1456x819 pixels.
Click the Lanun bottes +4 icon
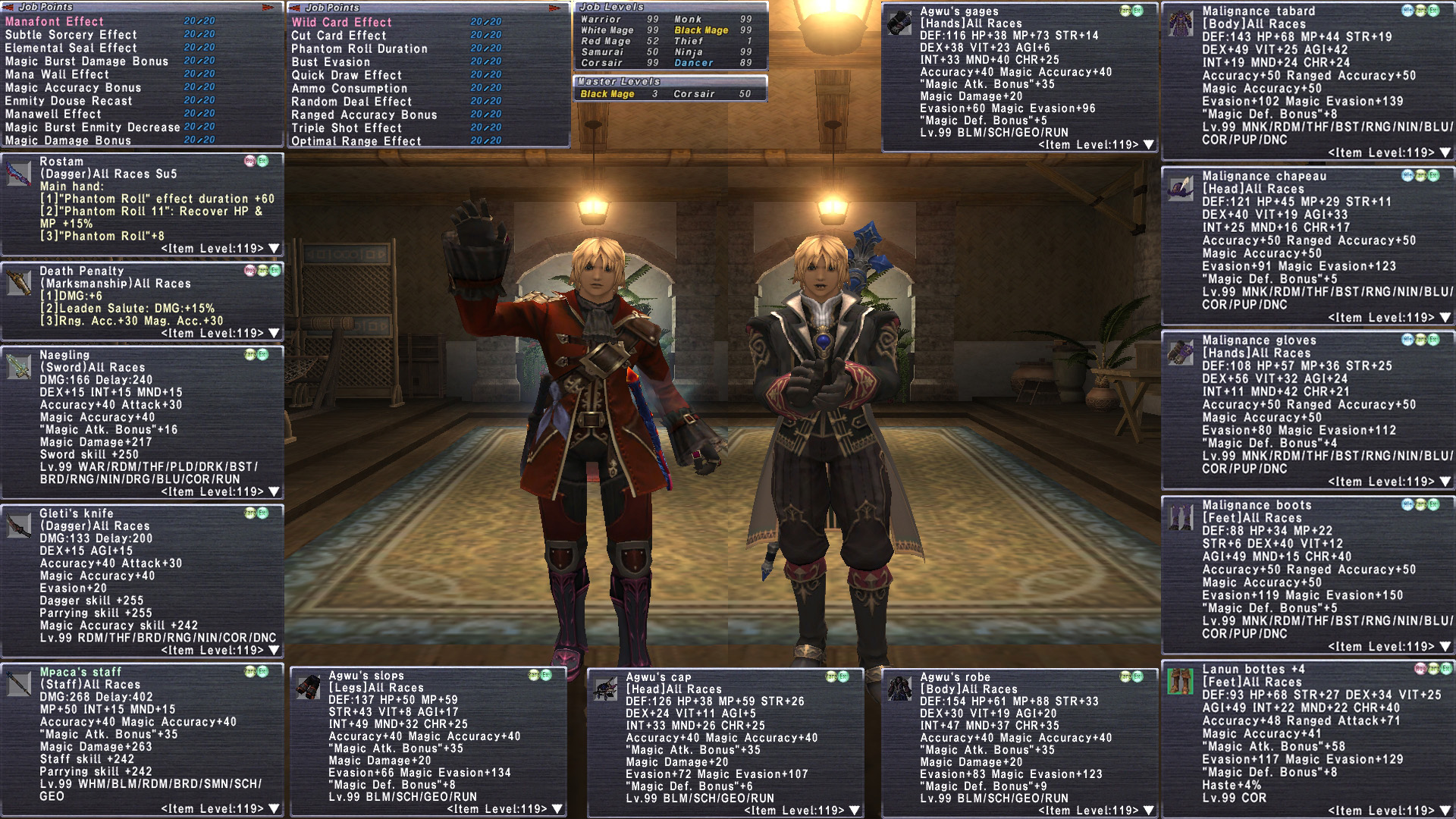click(1181, 682)
